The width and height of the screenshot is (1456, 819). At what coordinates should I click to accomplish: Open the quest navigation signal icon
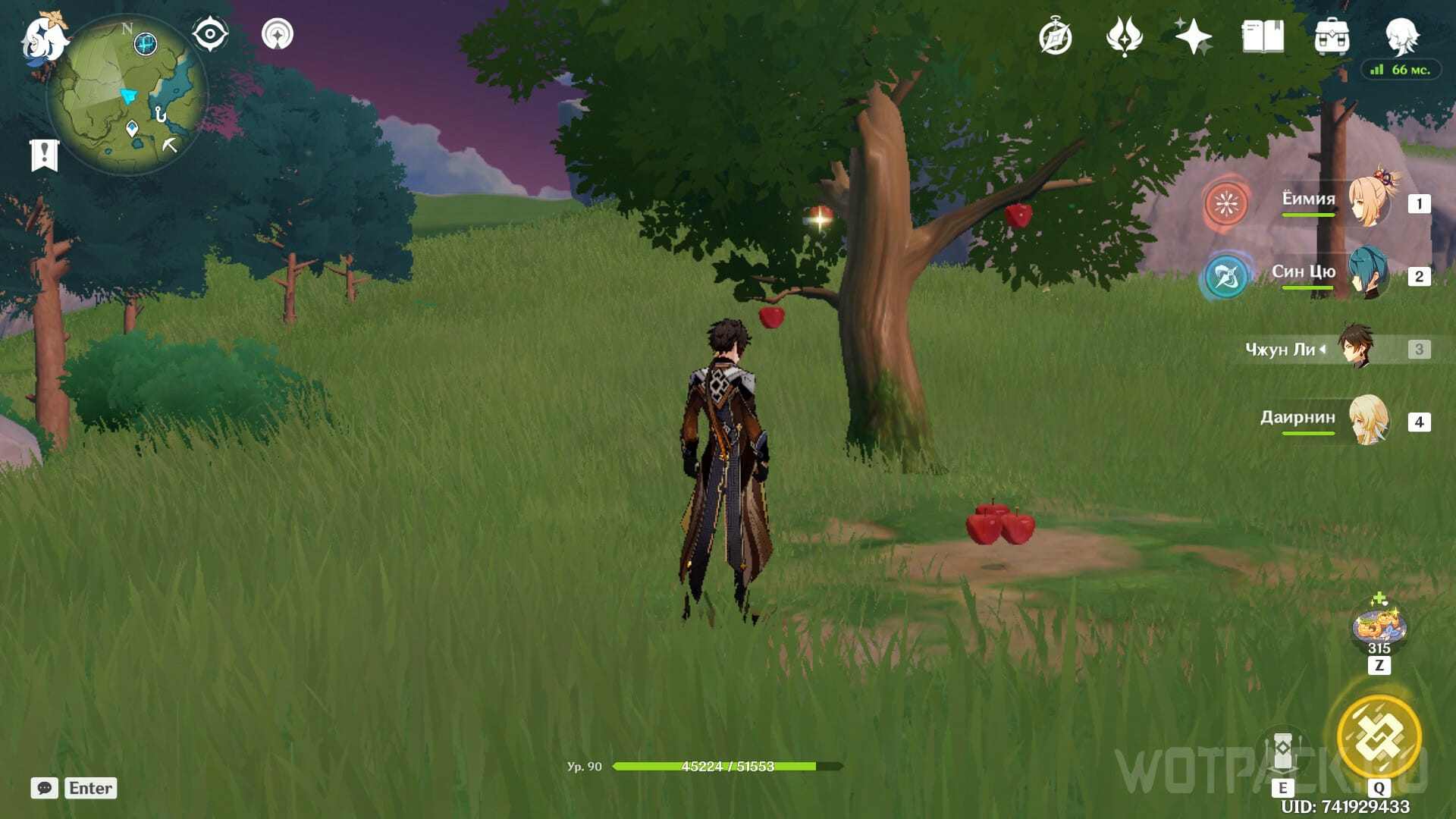(278, 34)
